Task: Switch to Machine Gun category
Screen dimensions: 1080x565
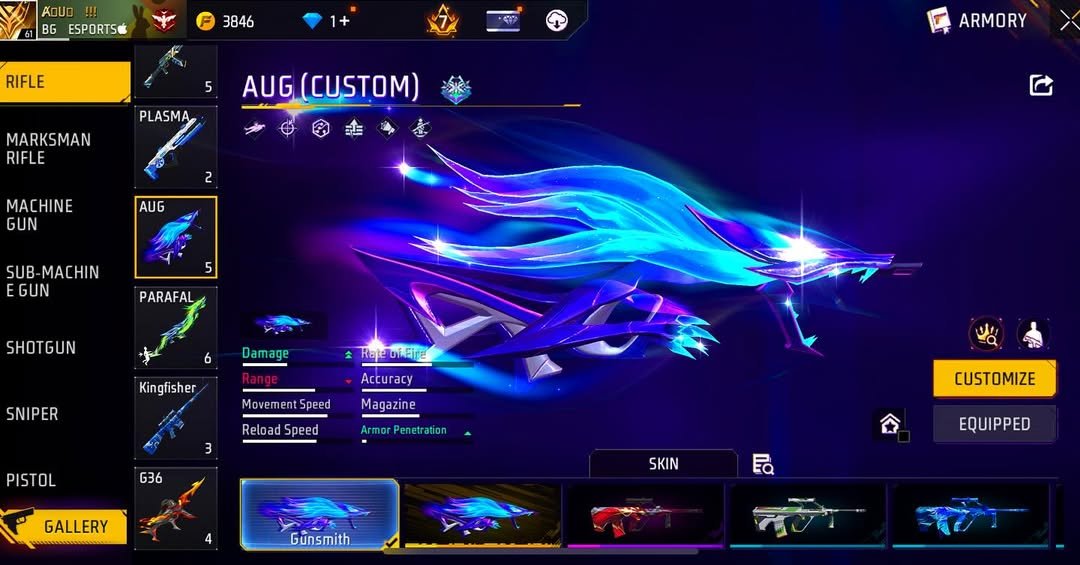Action: pyautogui.click(x=40, y=215)
